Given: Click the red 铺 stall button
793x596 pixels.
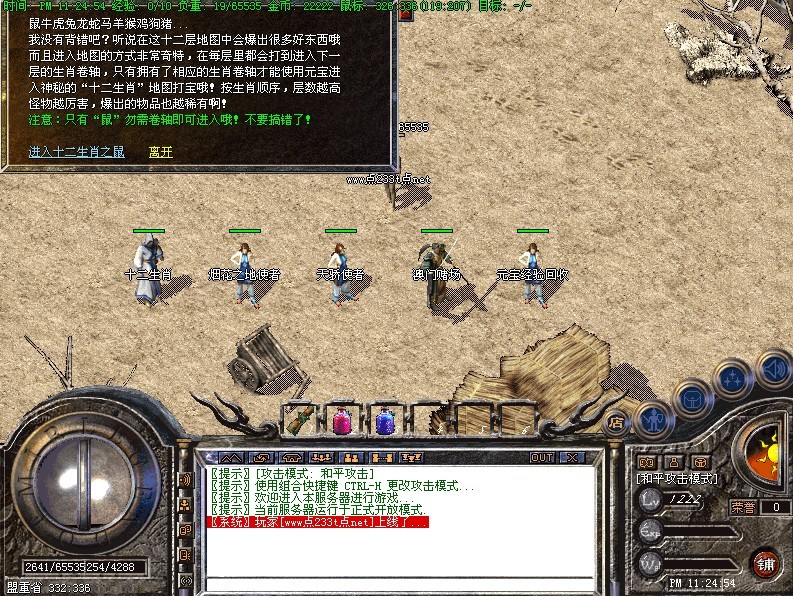Looking at the screenshot, I should (x=765, y=562).
